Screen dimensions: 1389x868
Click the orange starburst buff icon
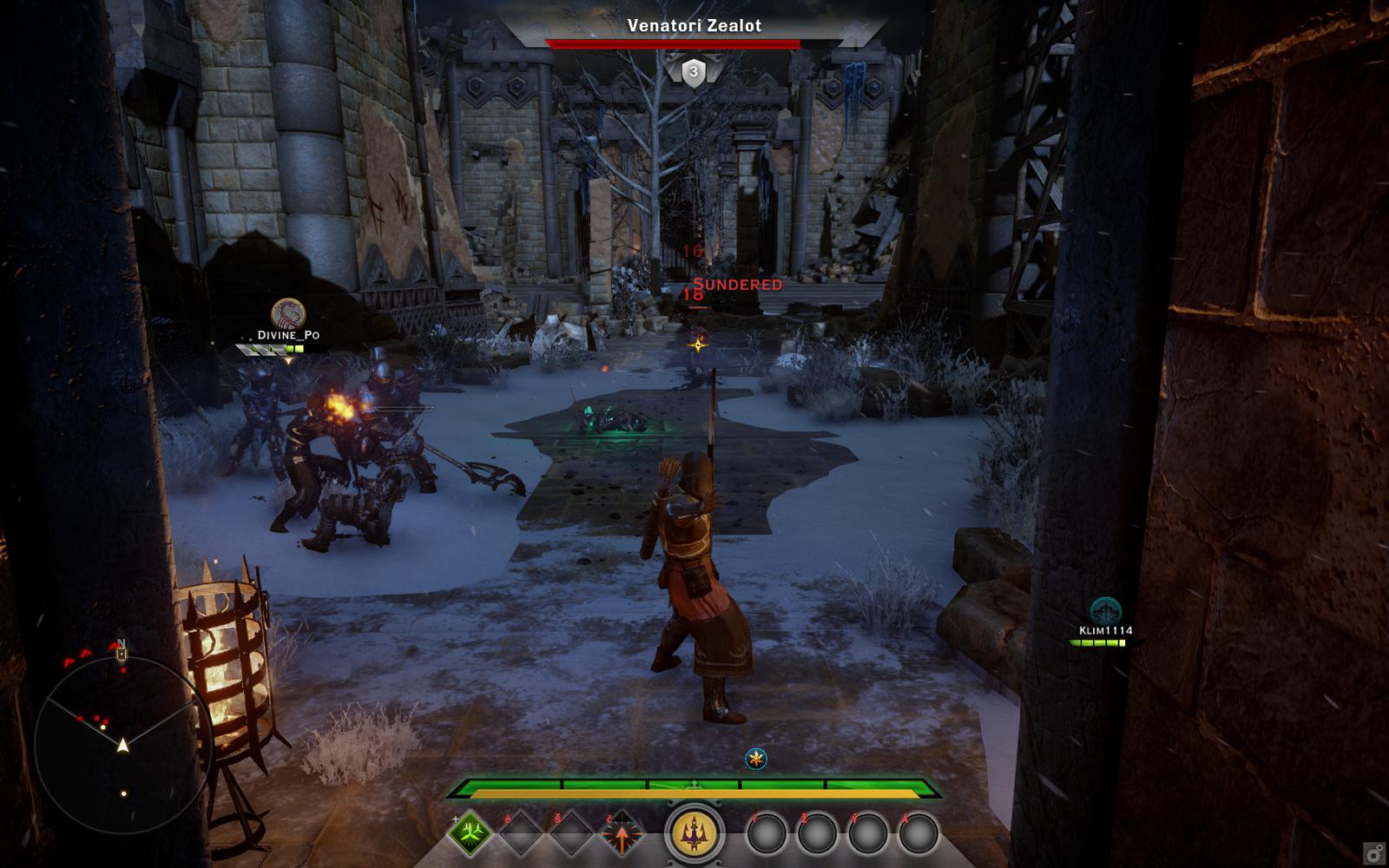click(757, 759)
